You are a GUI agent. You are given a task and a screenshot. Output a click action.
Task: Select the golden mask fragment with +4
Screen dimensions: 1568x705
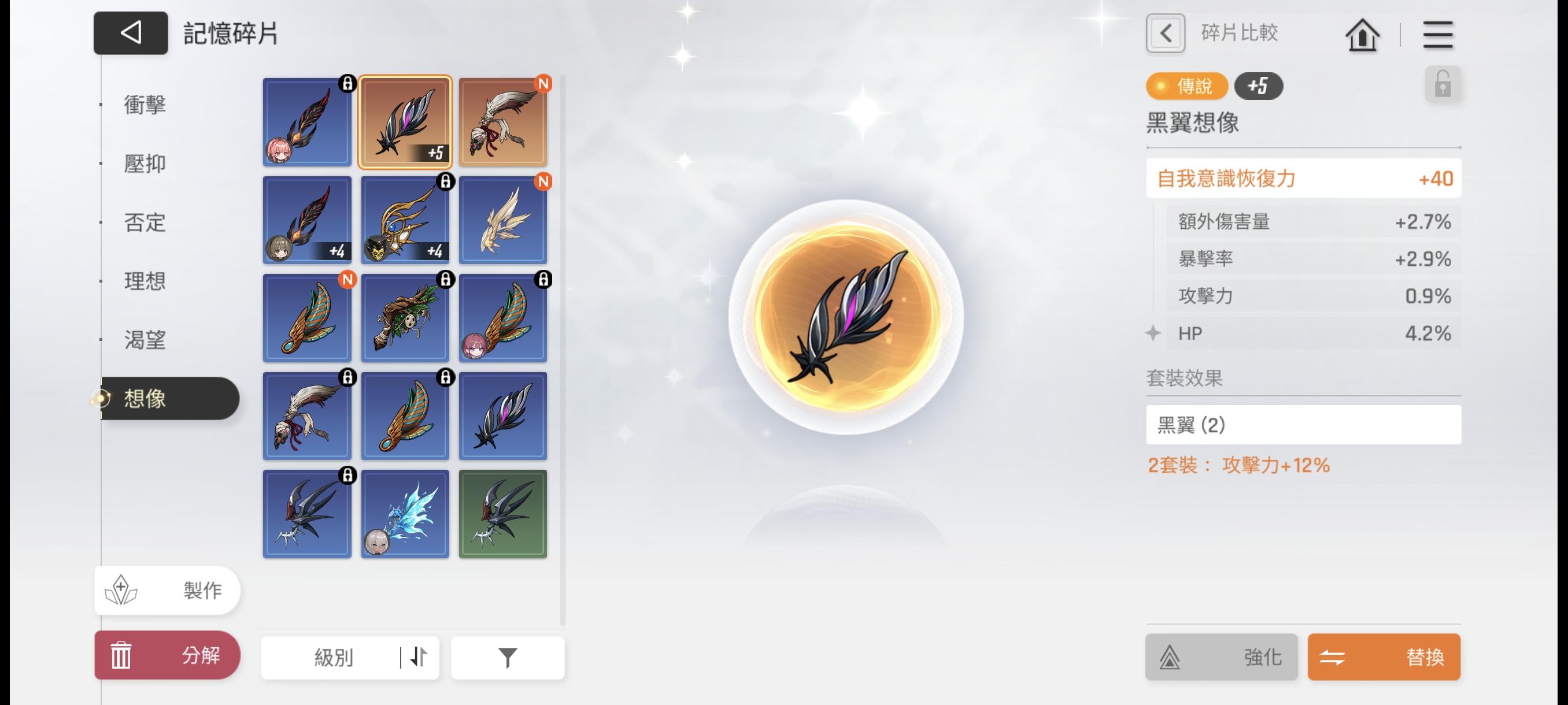pyautogui.click(x=405, y=220)
